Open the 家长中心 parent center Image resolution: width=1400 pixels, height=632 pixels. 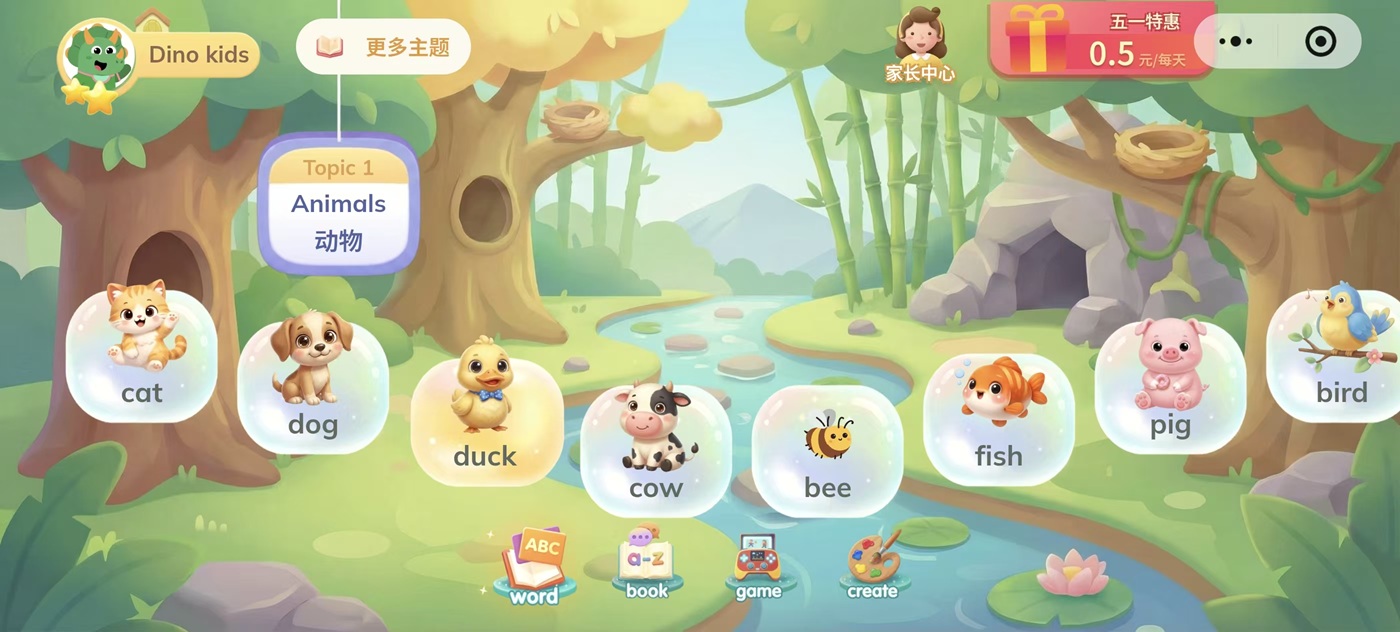pyautogui.click(x=920, y=46)
